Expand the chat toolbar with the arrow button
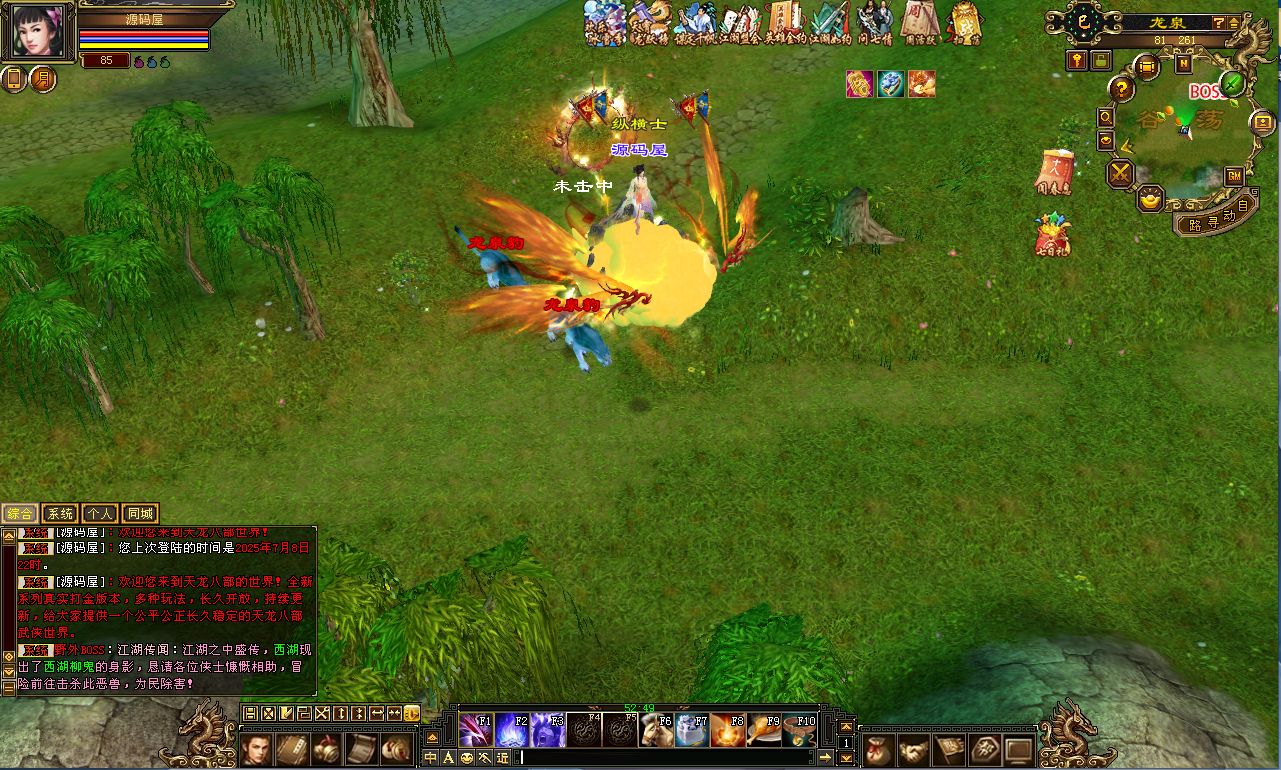 pyautogui.click(x=826, y=757)
